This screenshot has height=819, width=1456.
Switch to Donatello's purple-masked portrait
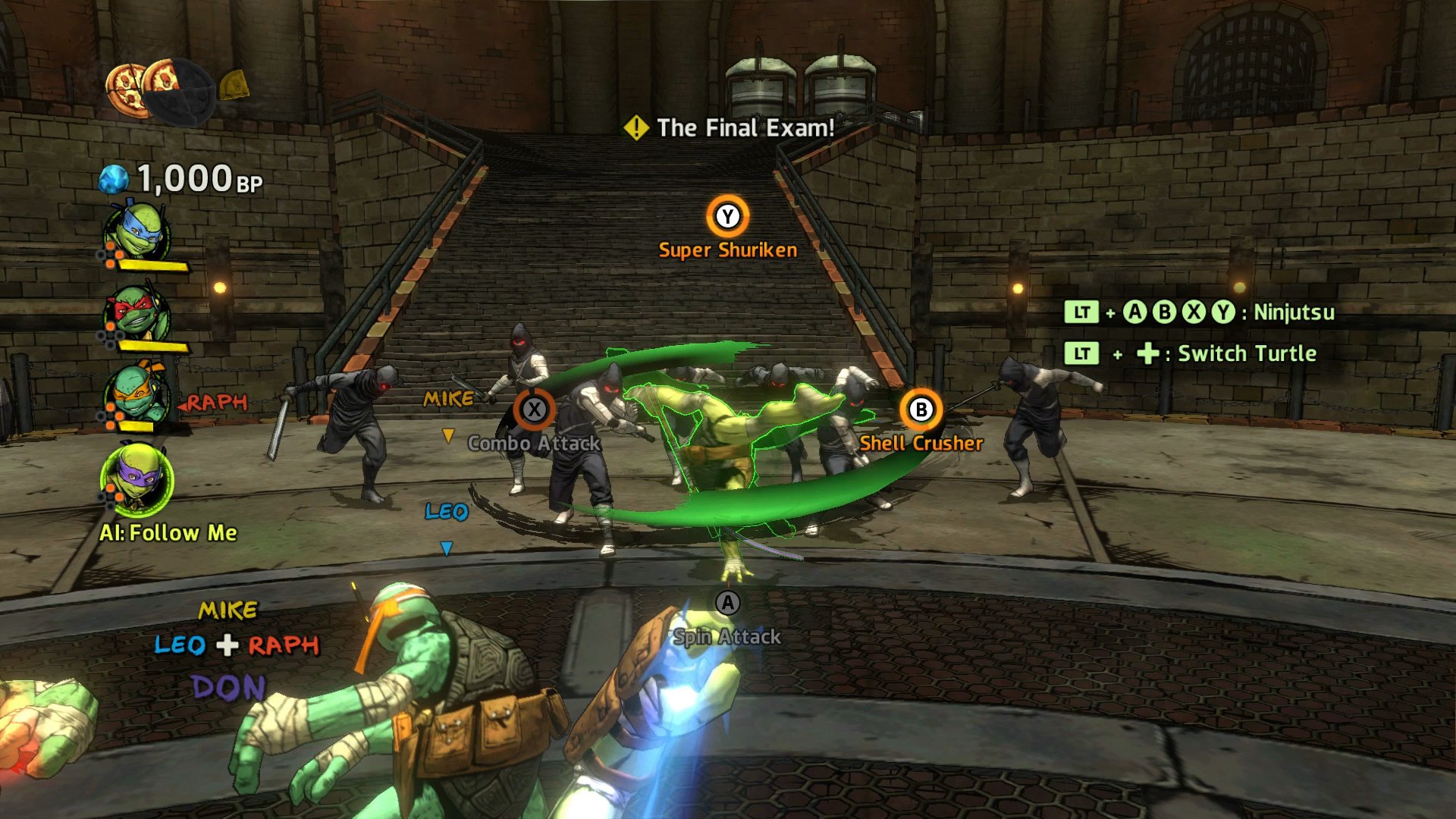coord(136,479)
